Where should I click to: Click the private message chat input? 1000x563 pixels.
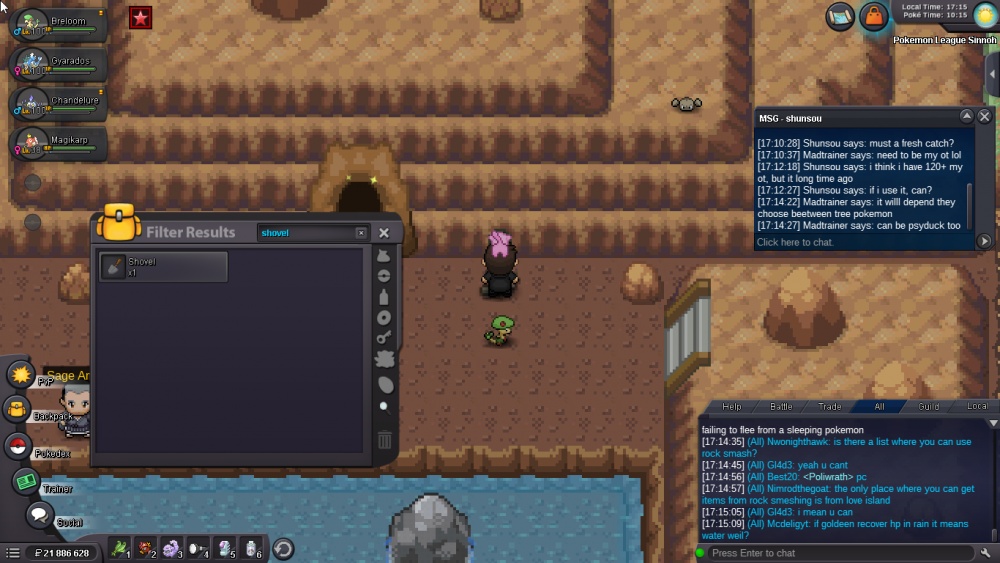860,242
